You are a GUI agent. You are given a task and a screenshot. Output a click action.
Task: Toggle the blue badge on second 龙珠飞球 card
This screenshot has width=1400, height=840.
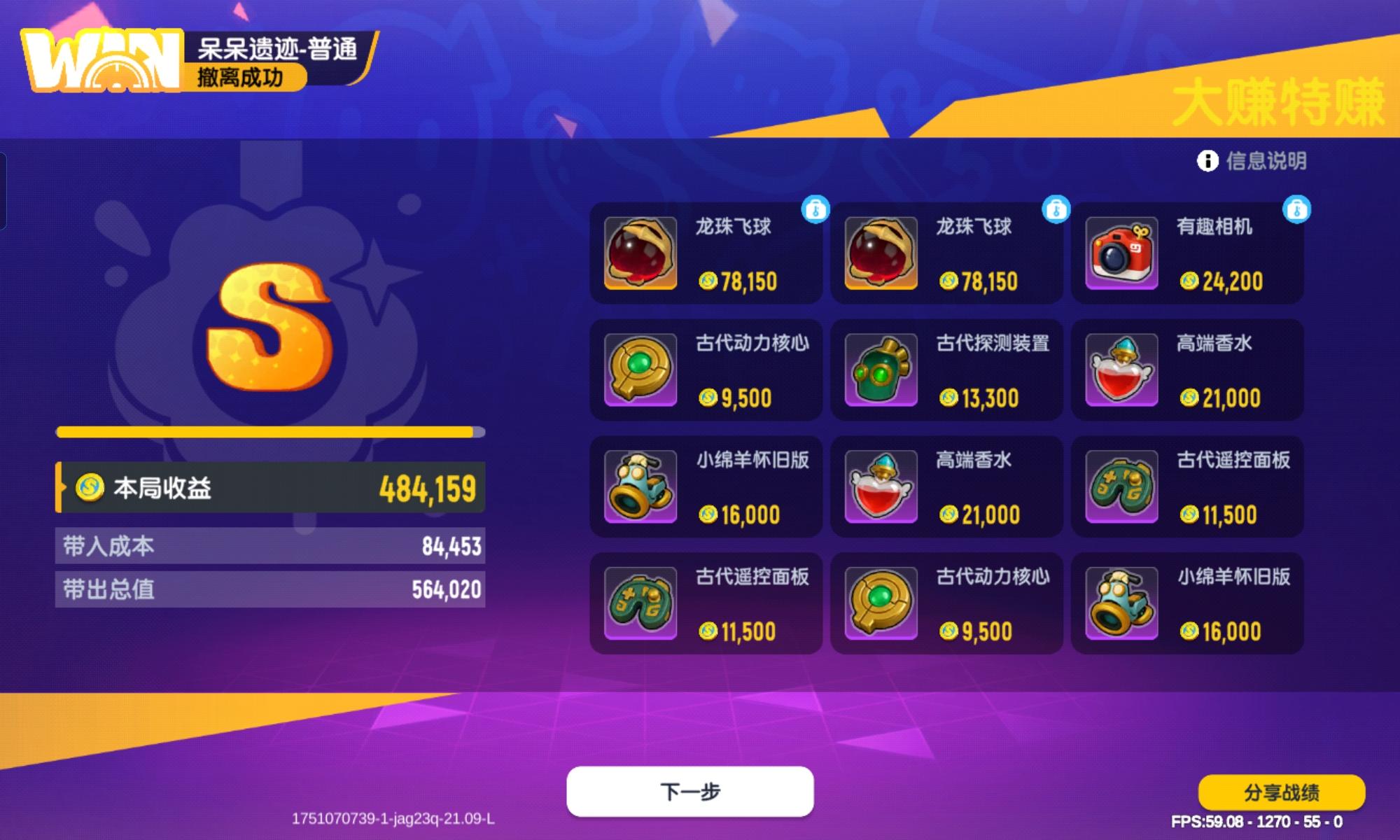pyautogui.click(x=1054, y=208)
